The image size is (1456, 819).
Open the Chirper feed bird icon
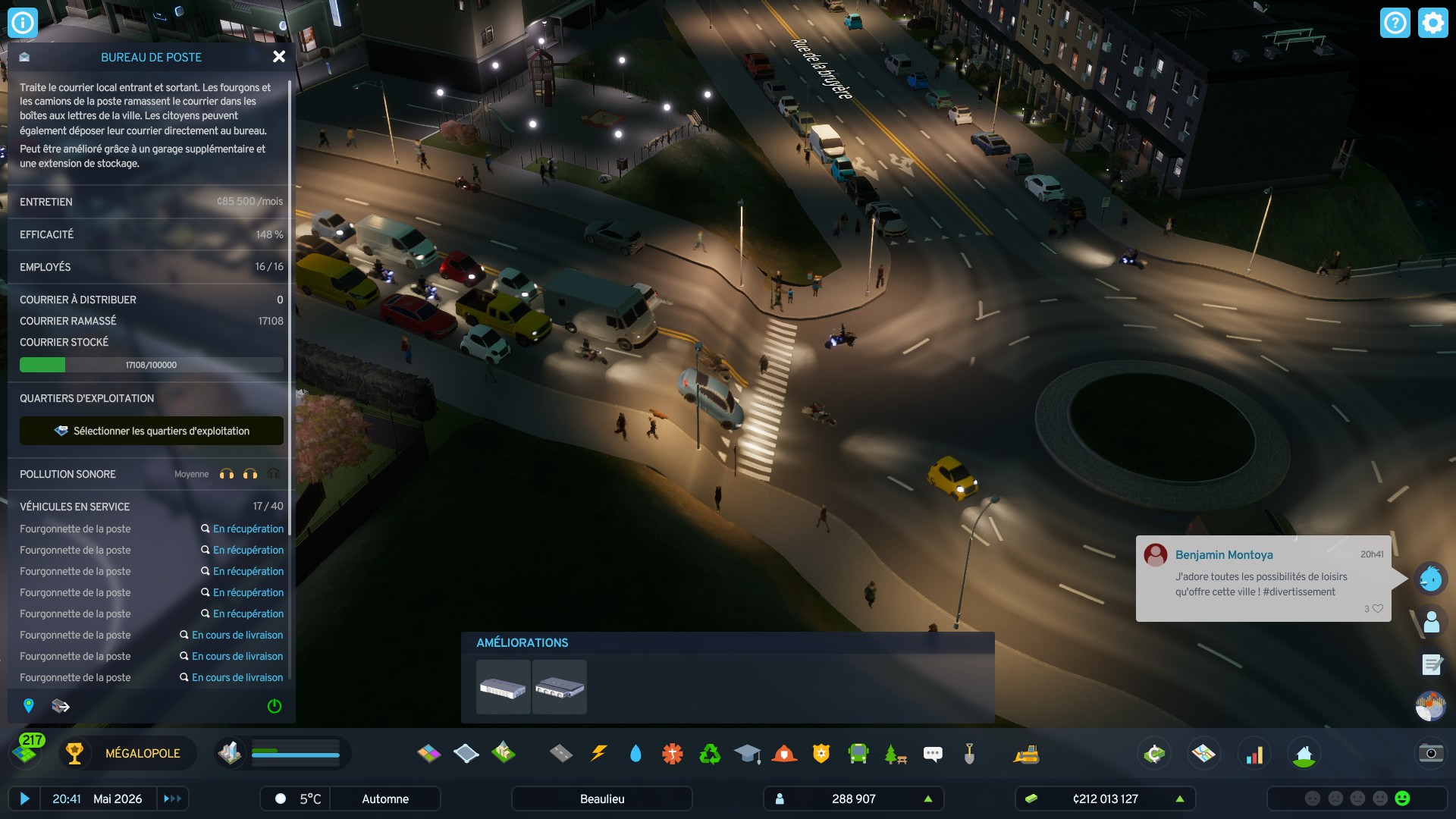click(x=1429, y=579)
